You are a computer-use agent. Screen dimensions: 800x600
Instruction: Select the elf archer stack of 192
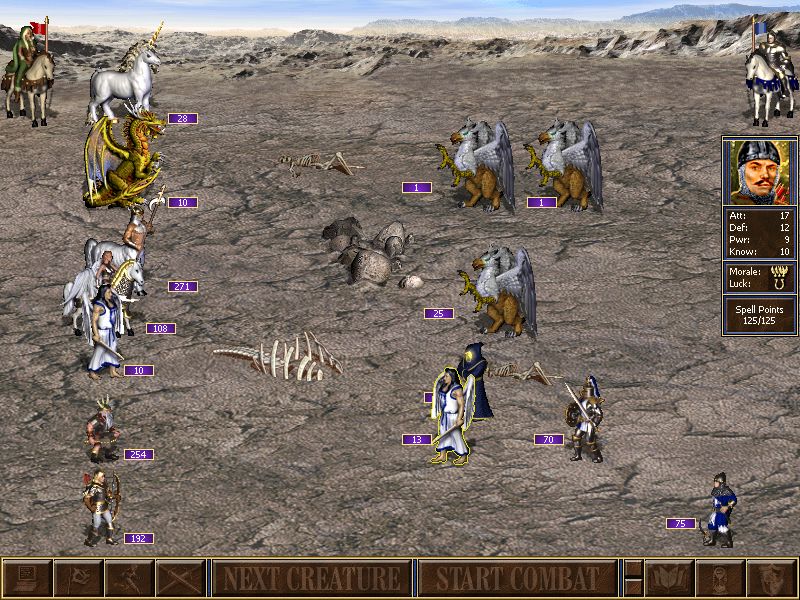100,505
